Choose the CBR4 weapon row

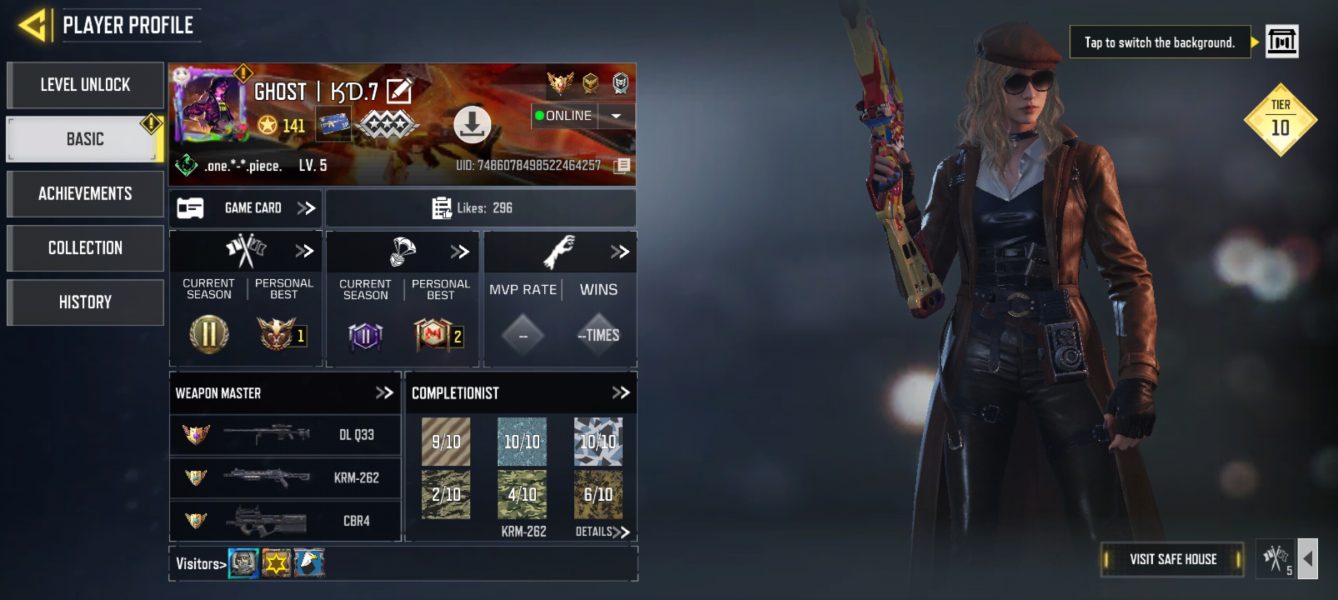click(285, 520)
